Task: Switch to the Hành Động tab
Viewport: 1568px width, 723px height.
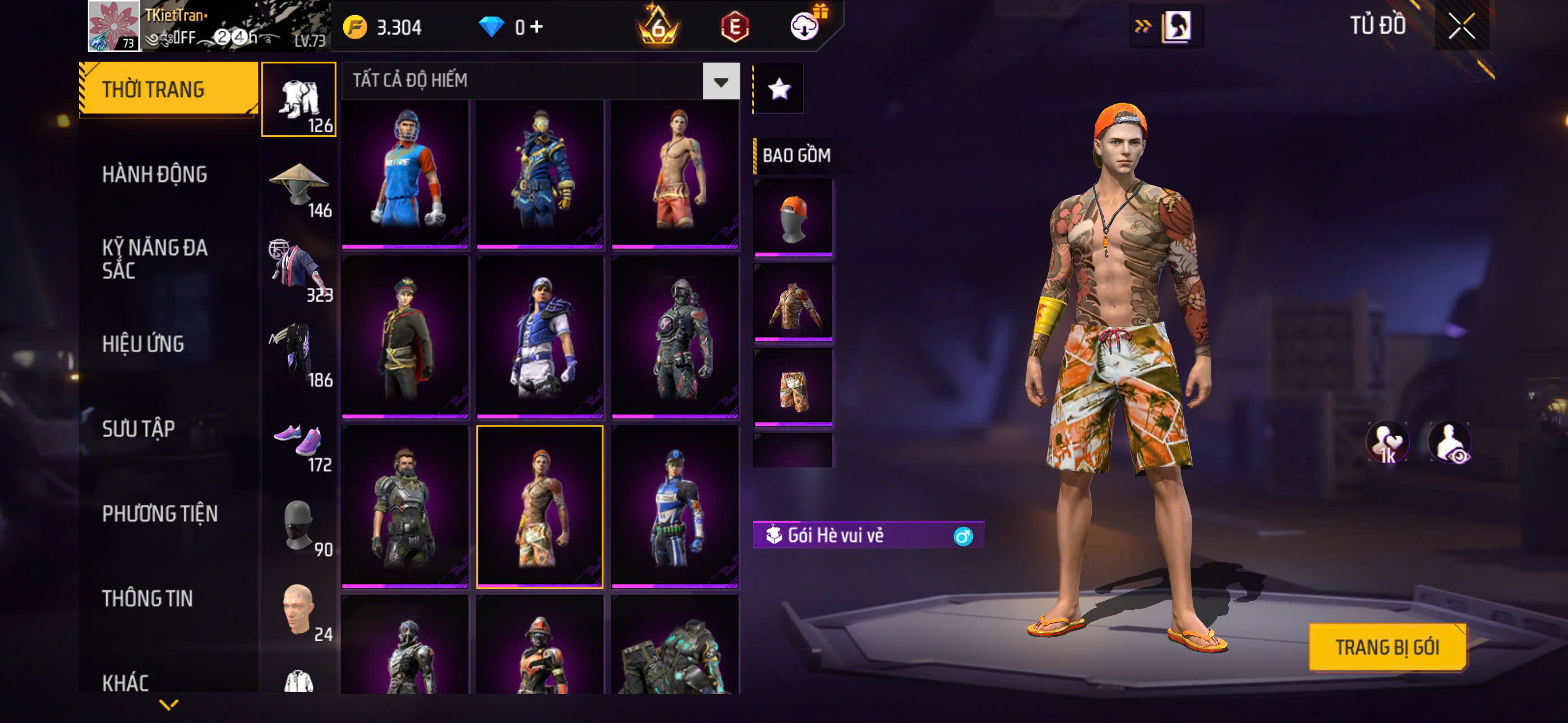Action: [x=155, y=175]
